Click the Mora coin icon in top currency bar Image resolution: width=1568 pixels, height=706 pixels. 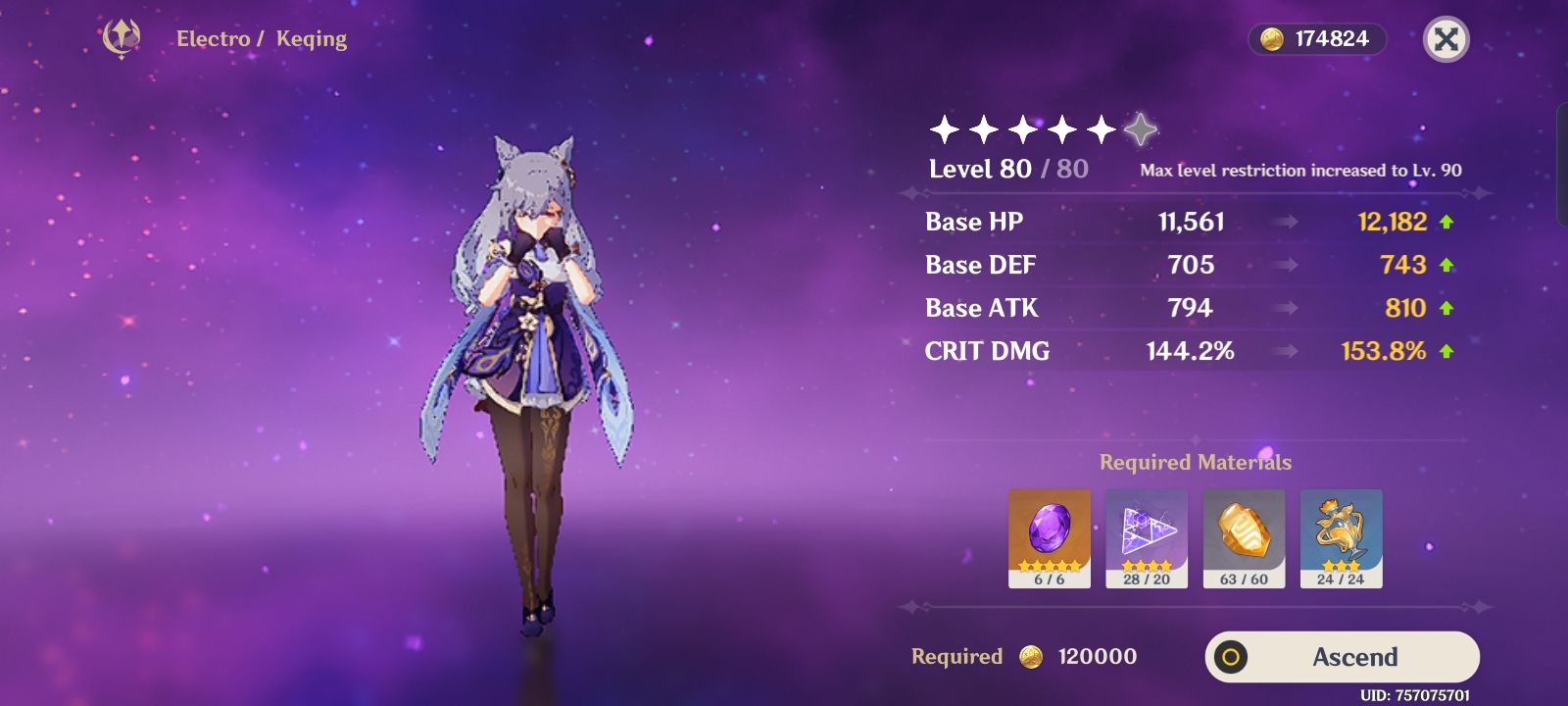pyautogui.click(x=1272, y=39)
